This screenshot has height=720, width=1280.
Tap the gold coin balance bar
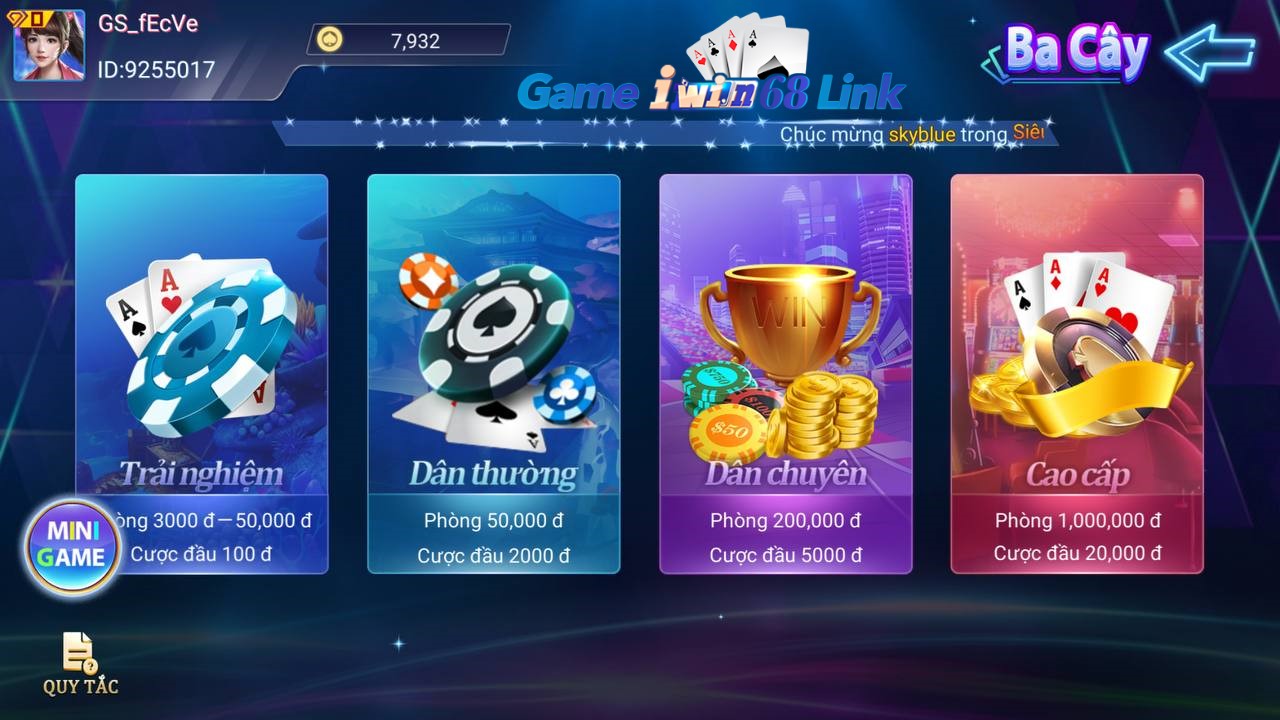[x=408, y=41]
